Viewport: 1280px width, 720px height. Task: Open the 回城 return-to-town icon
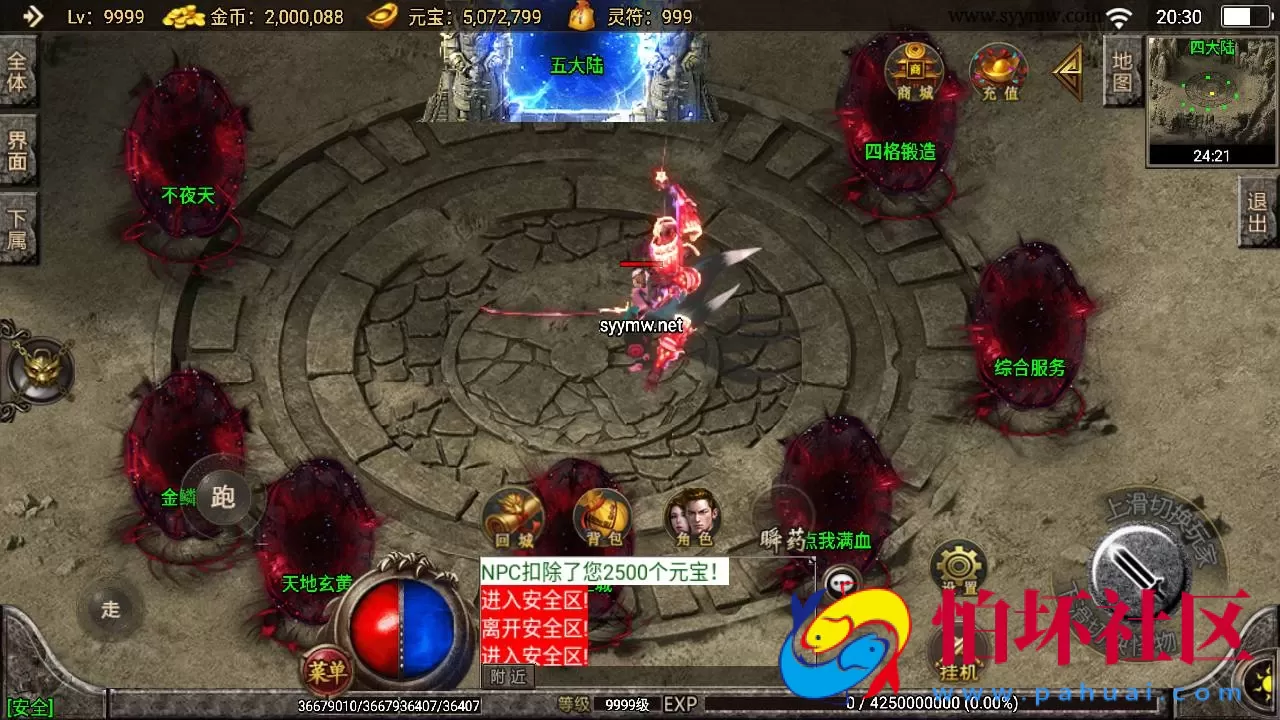click(511, 517)
